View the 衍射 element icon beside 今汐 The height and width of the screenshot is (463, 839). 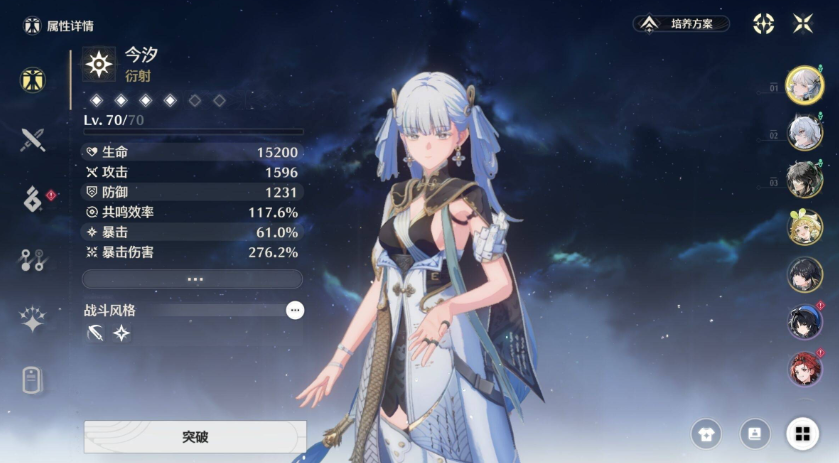pos(99,64)
